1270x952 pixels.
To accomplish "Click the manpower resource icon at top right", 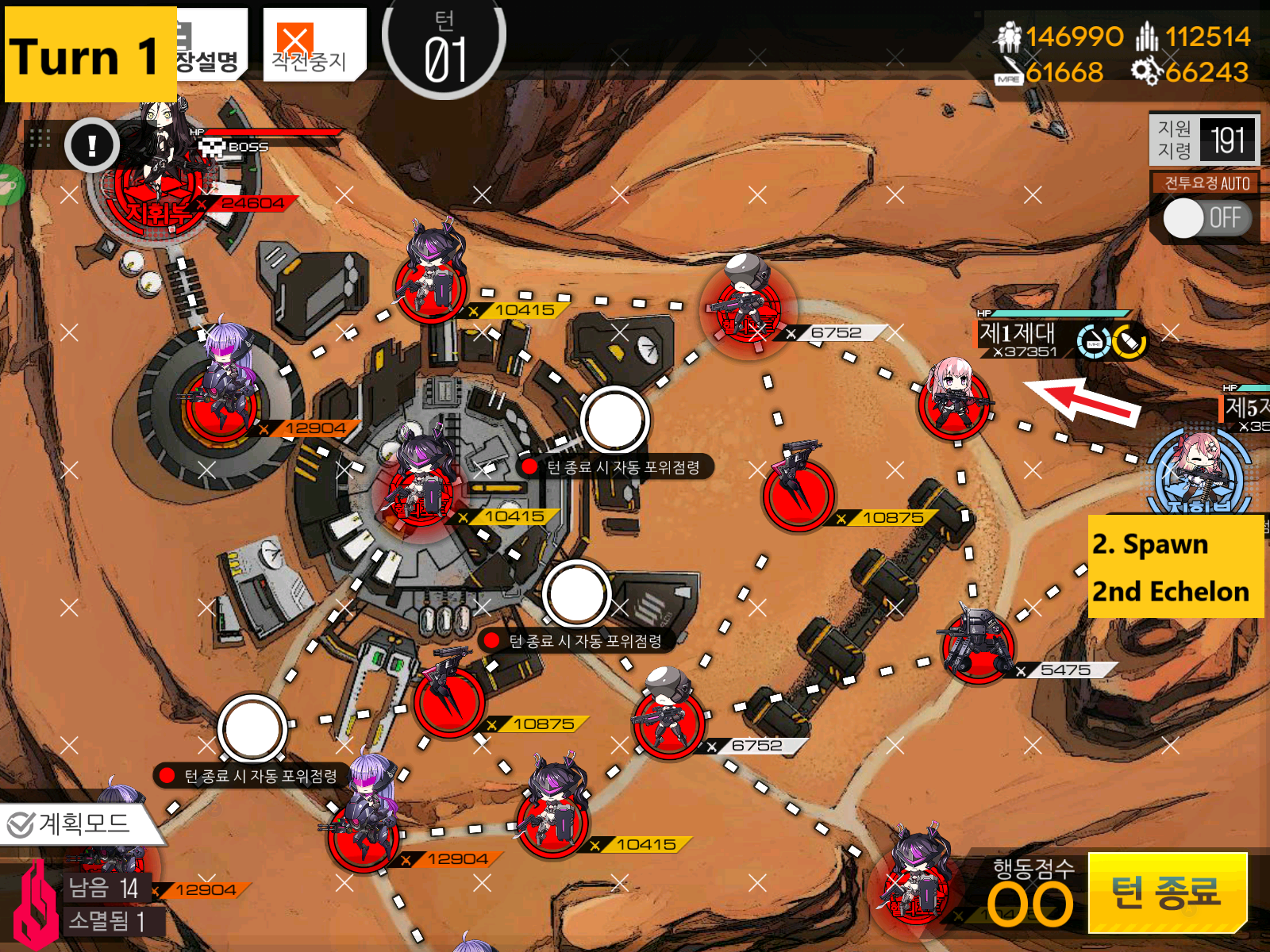I will point(1008,35).
